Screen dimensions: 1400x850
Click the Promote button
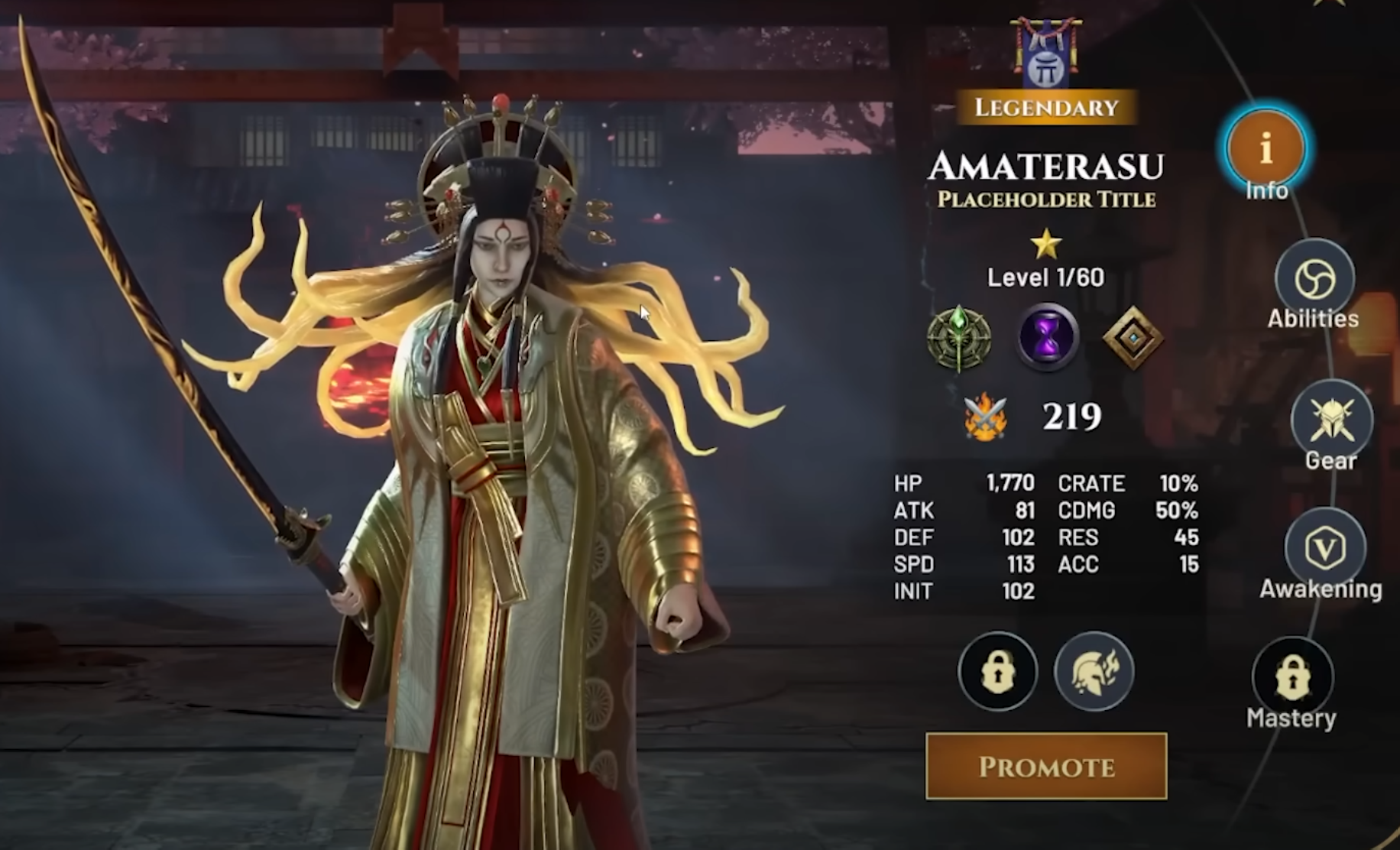[1045, 767]
